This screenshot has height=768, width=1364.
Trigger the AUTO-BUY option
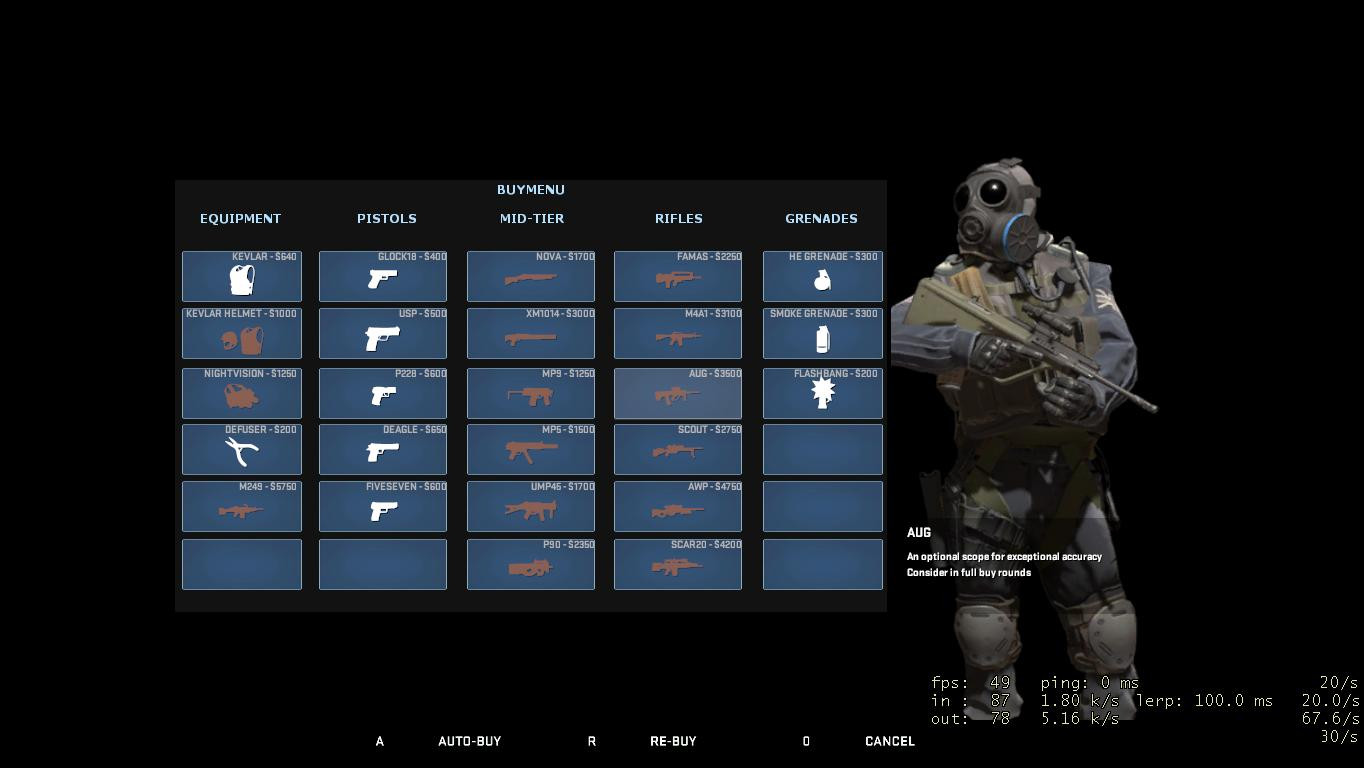469,741
